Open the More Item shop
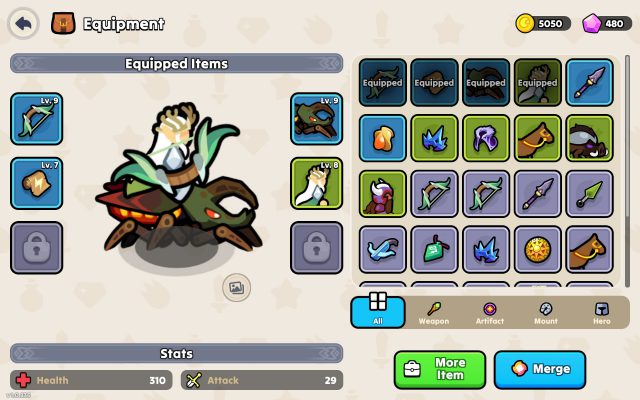 [439, 369]
